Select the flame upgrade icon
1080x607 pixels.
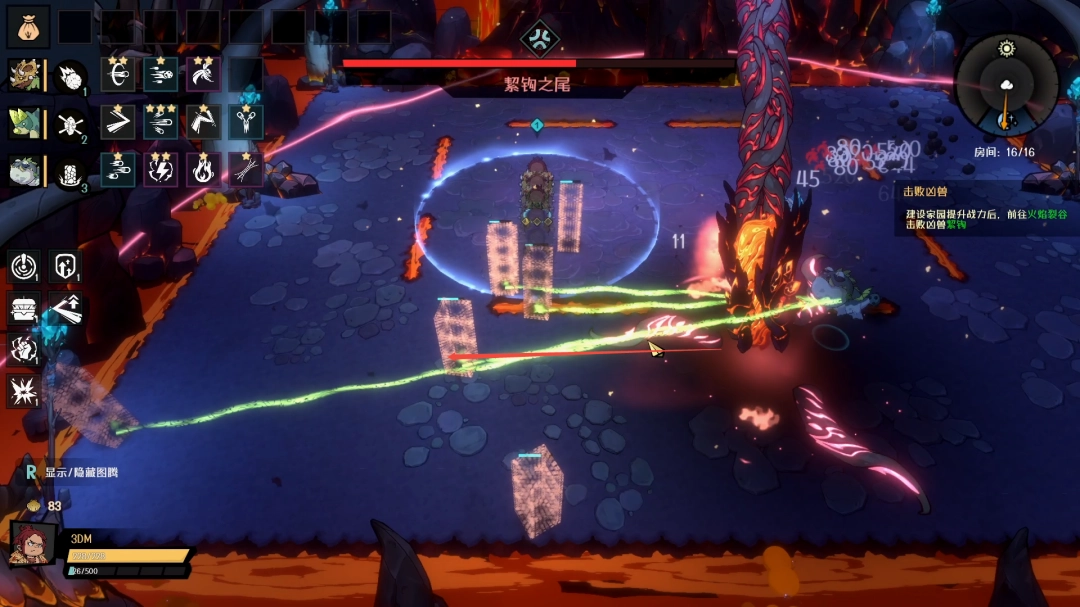point(203,170)
